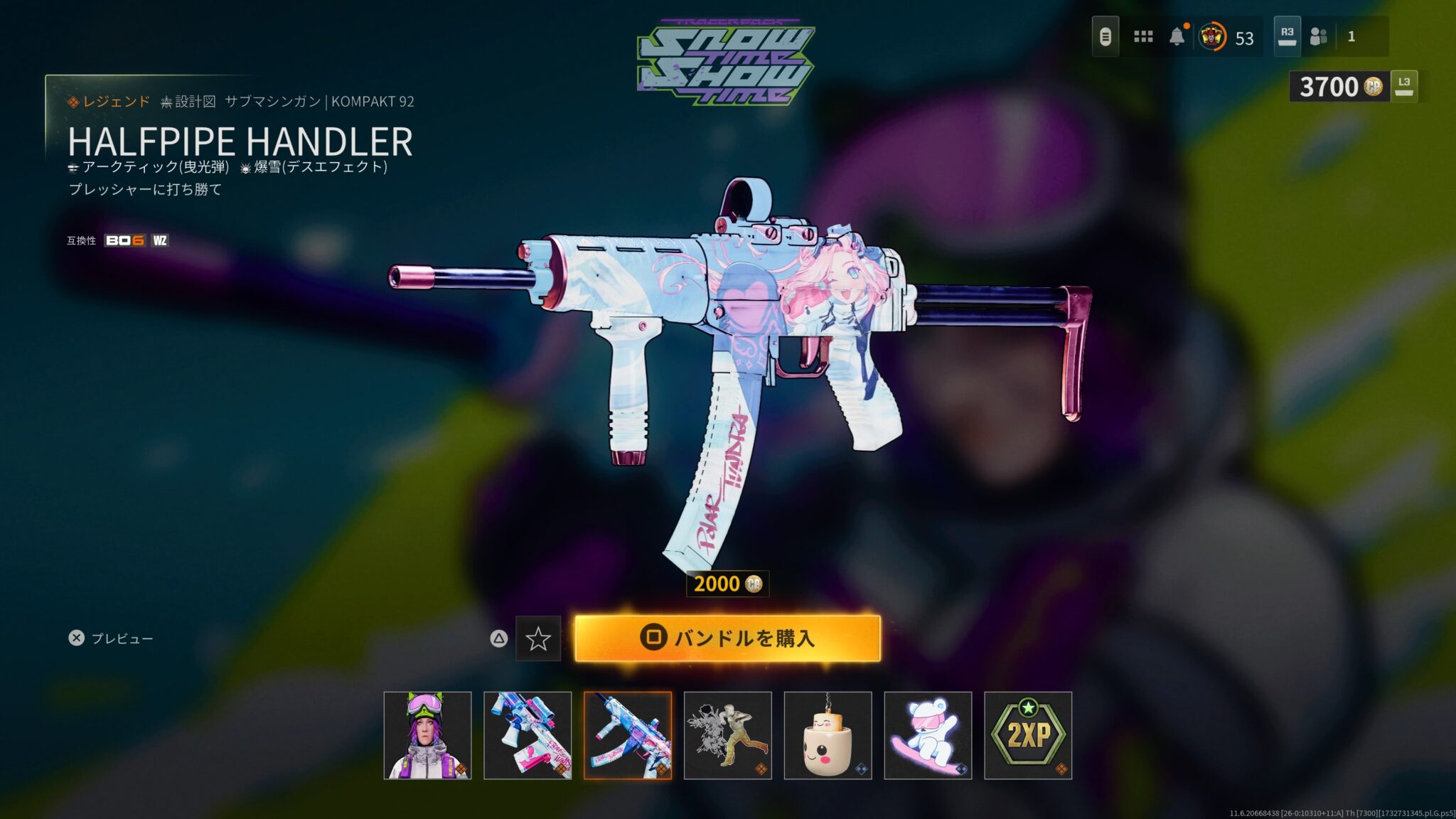1456x819 pixels.
Task: Select the pink and blue rifle blueprint thumbnail
Action: 528,735
